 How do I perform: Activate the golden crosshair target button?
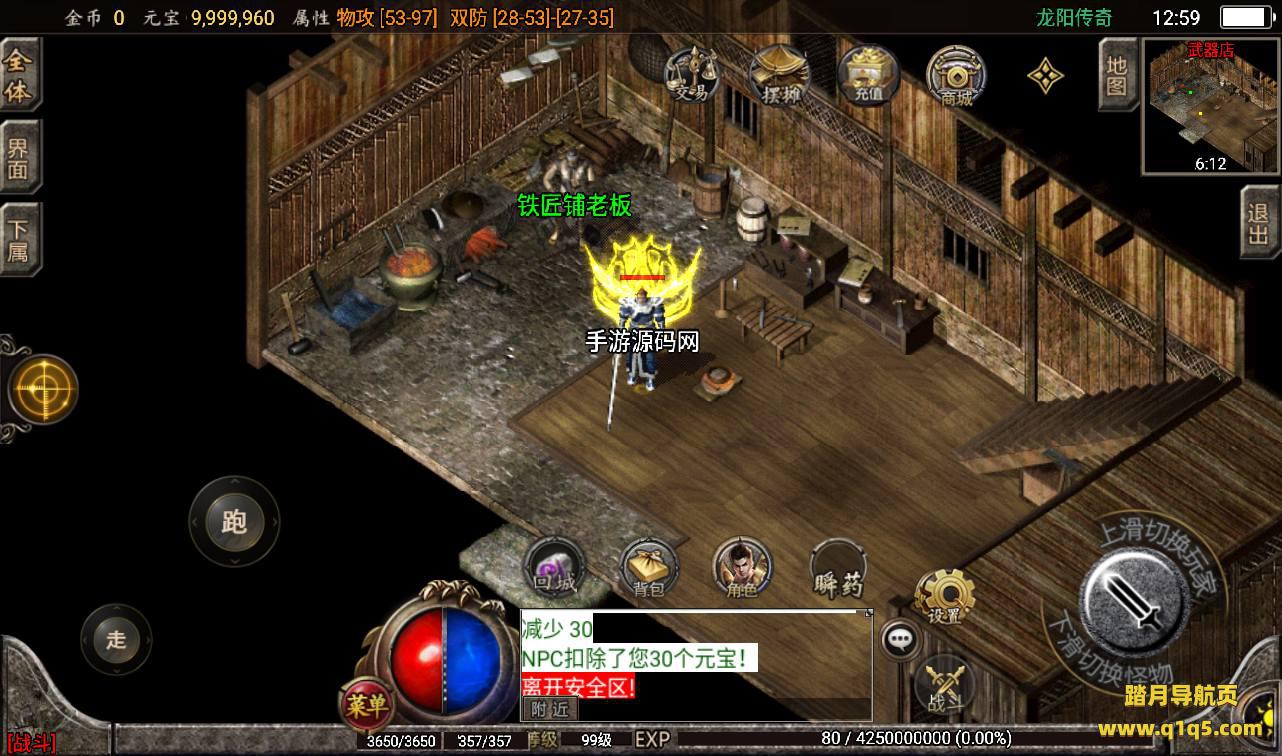[x=43, y=389]
